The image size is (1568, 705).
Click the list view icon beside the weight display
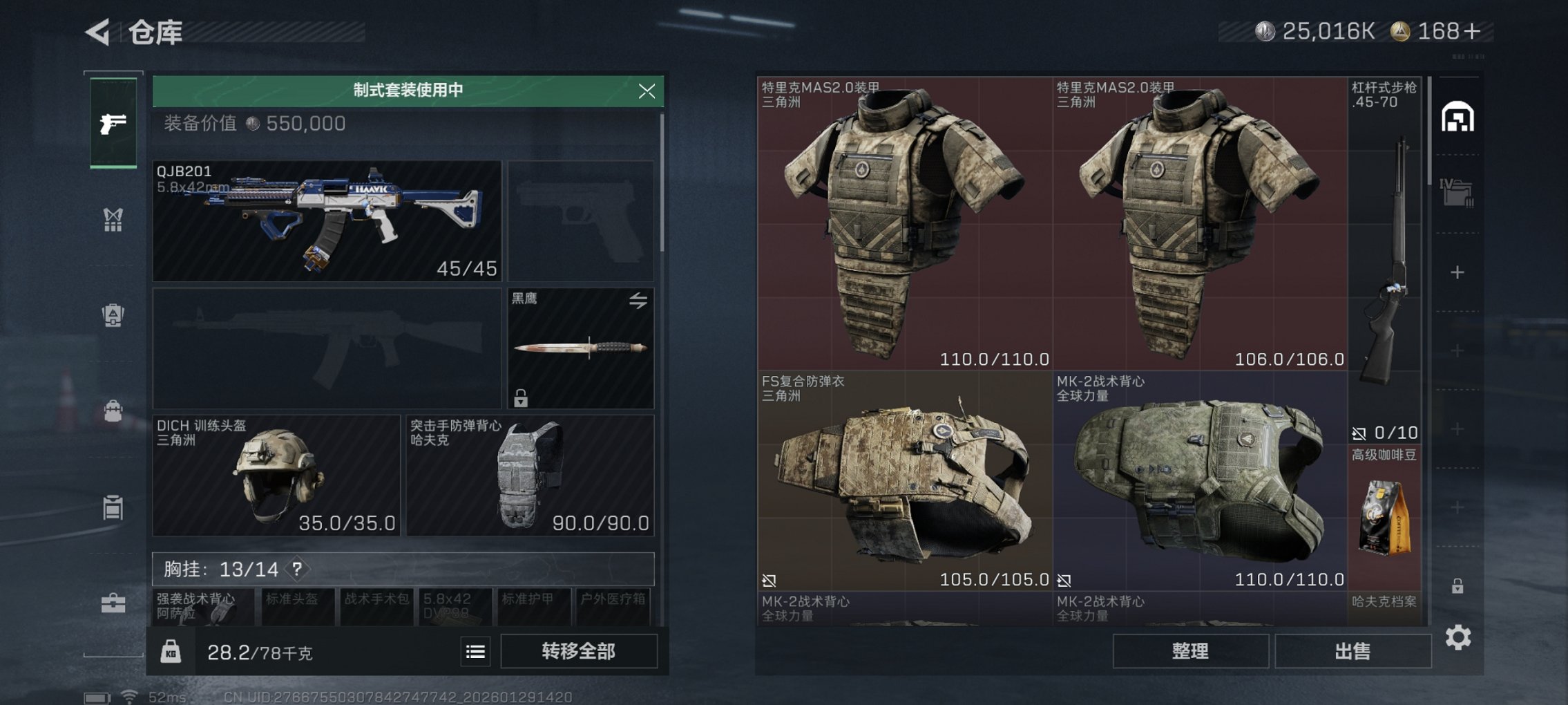tap(475, 651)
